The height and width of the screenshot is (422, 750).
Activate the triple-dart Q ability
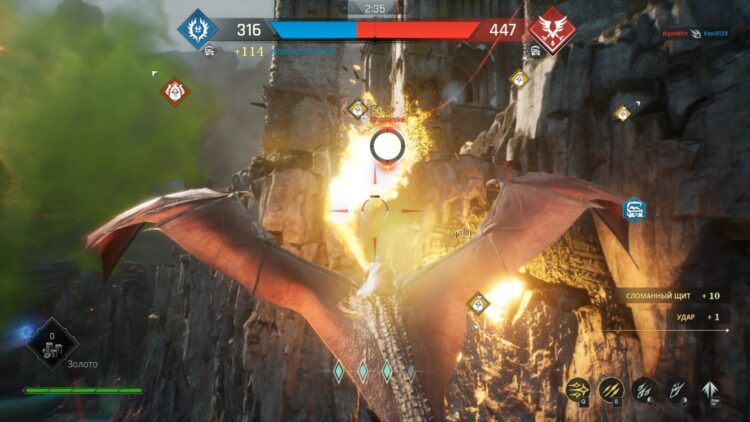(578, 388)
